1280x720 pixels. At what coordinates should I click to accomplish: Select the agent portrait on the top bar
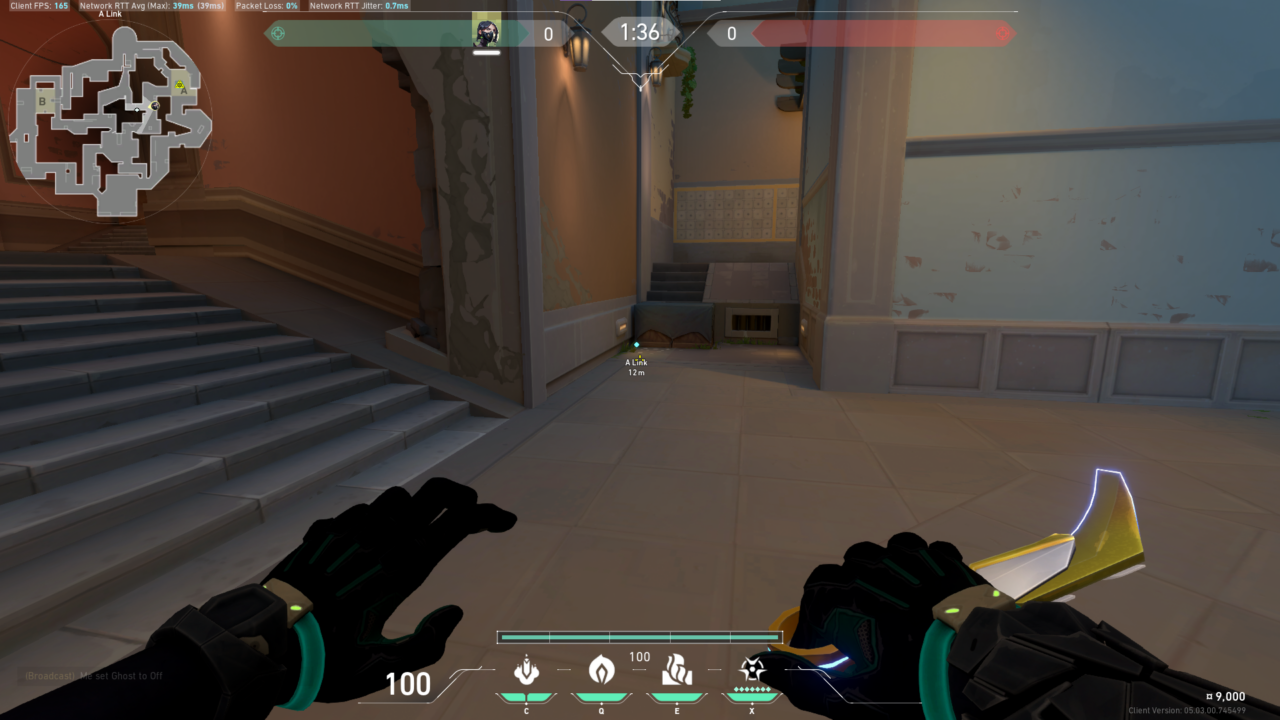pos(486,33)
